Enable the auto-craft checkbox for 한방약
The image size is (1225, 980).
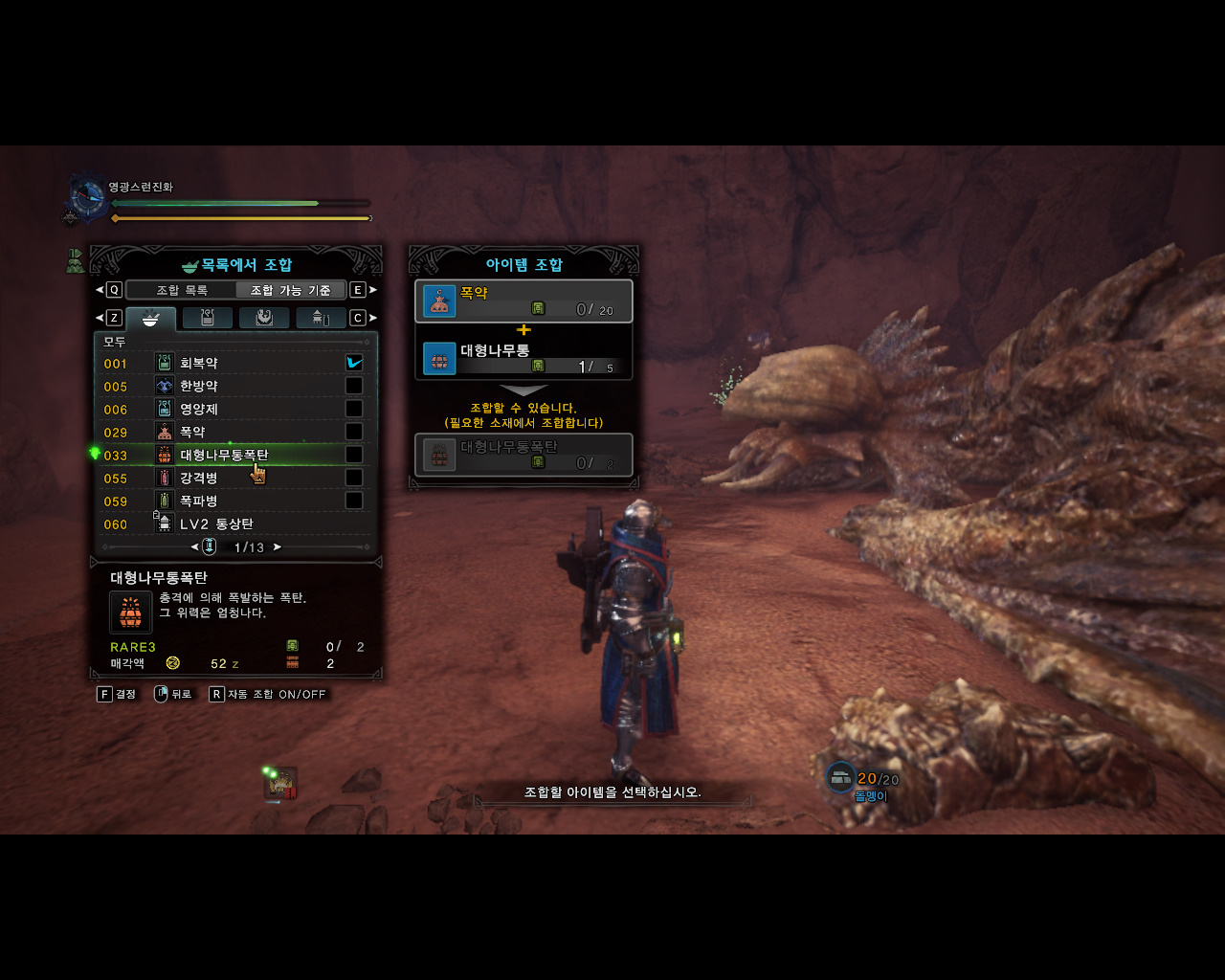pos(354,386)
